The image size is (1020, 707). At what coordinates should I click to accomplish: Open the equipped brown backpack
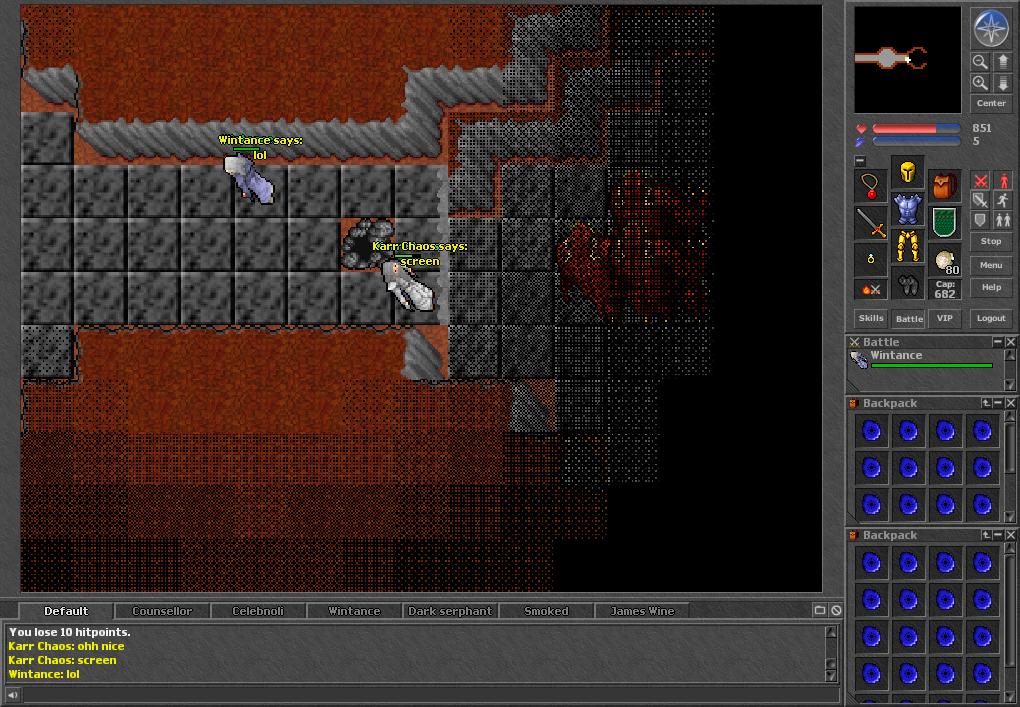(945, 186)
